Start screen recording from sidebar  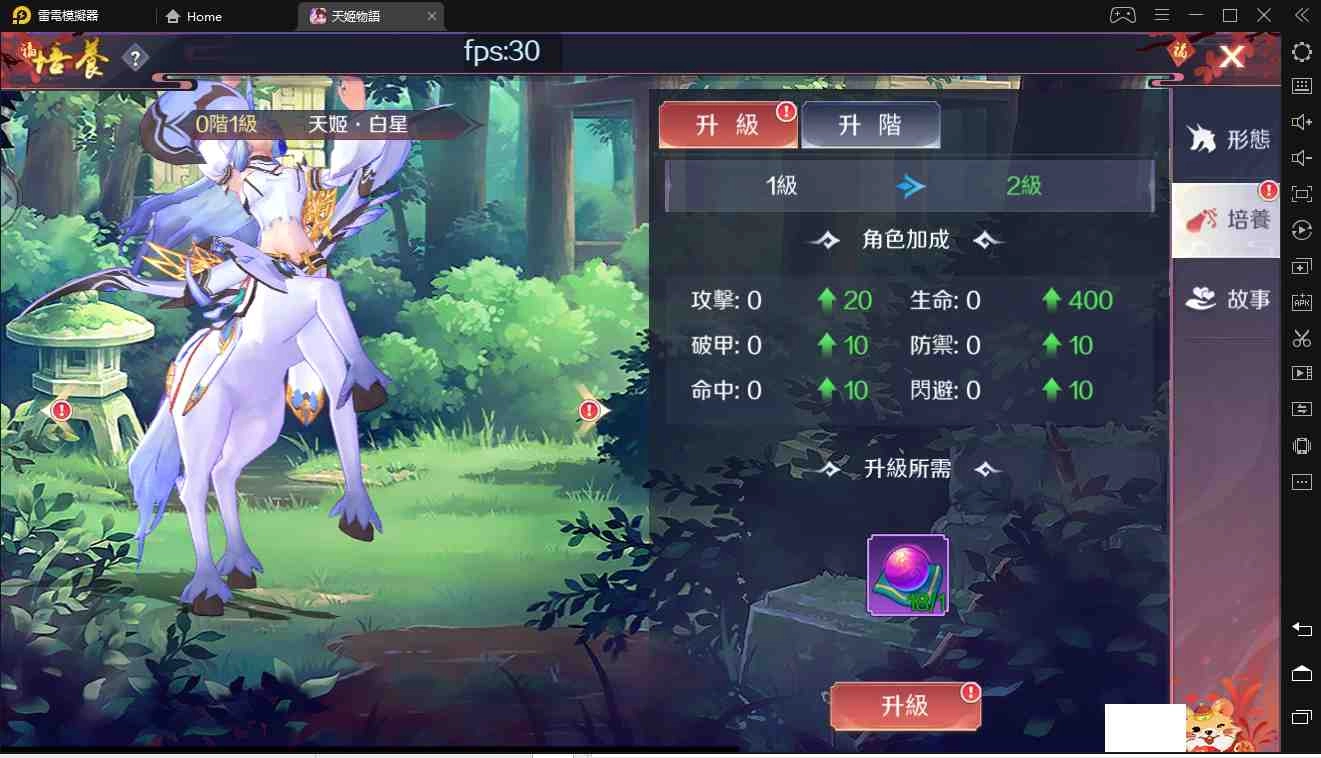(x=1301, y=372)
